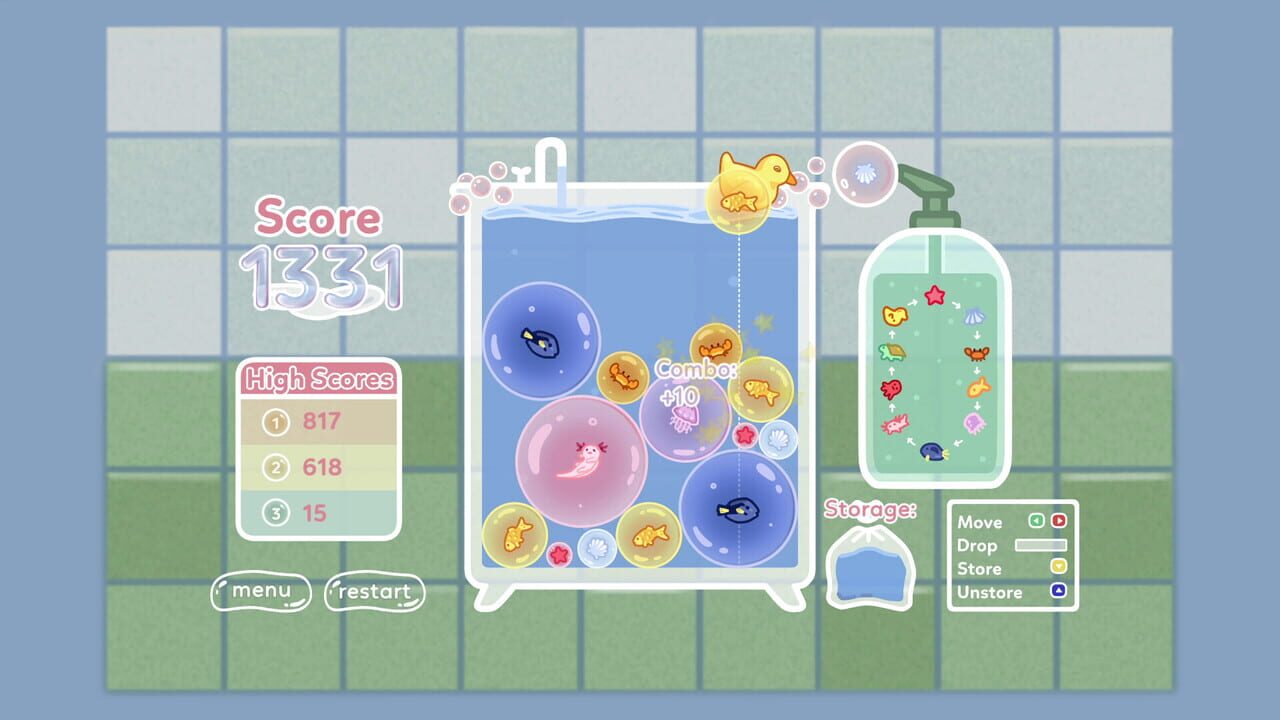The height and width of the screenshot is (720, 1280).
Task: Restart the game using the restart button
Action: [374, 592]
